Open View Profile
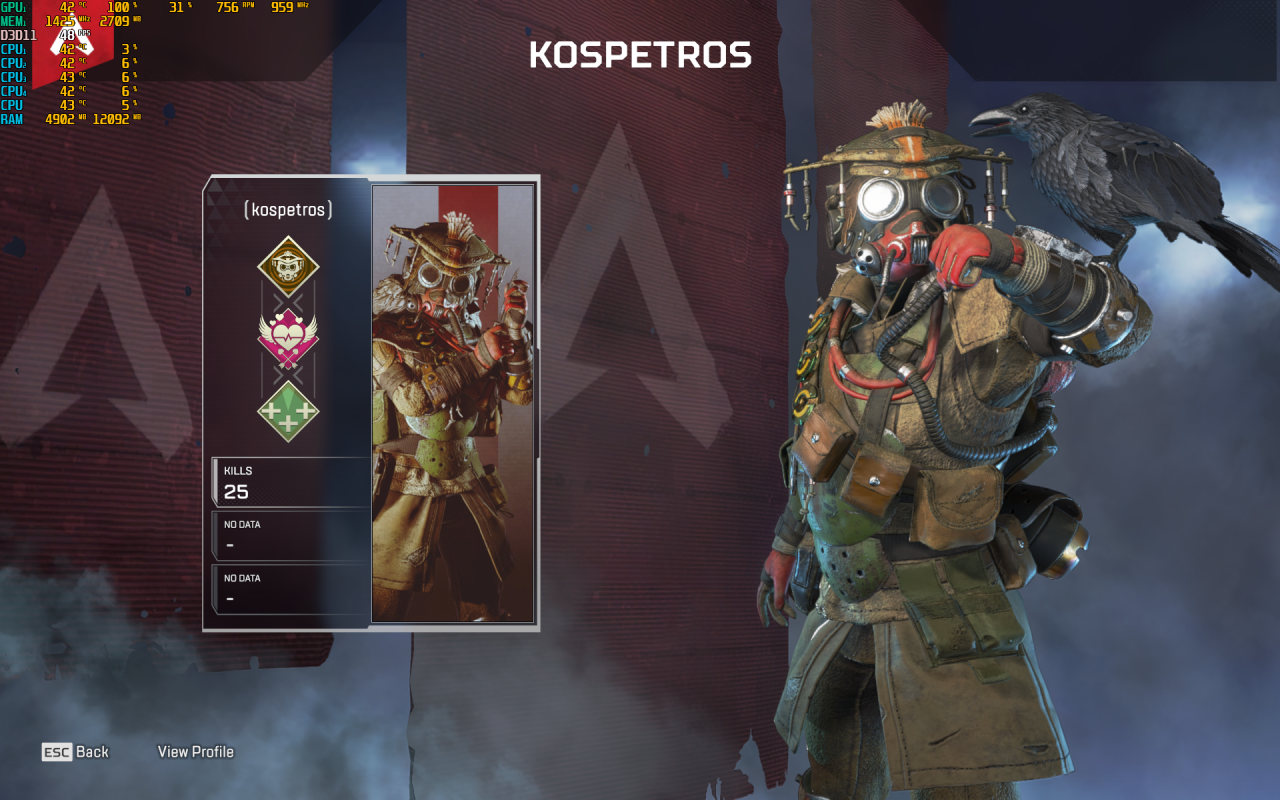The width and height of the screenshot is (1280, 800). [x=196, y=752]
